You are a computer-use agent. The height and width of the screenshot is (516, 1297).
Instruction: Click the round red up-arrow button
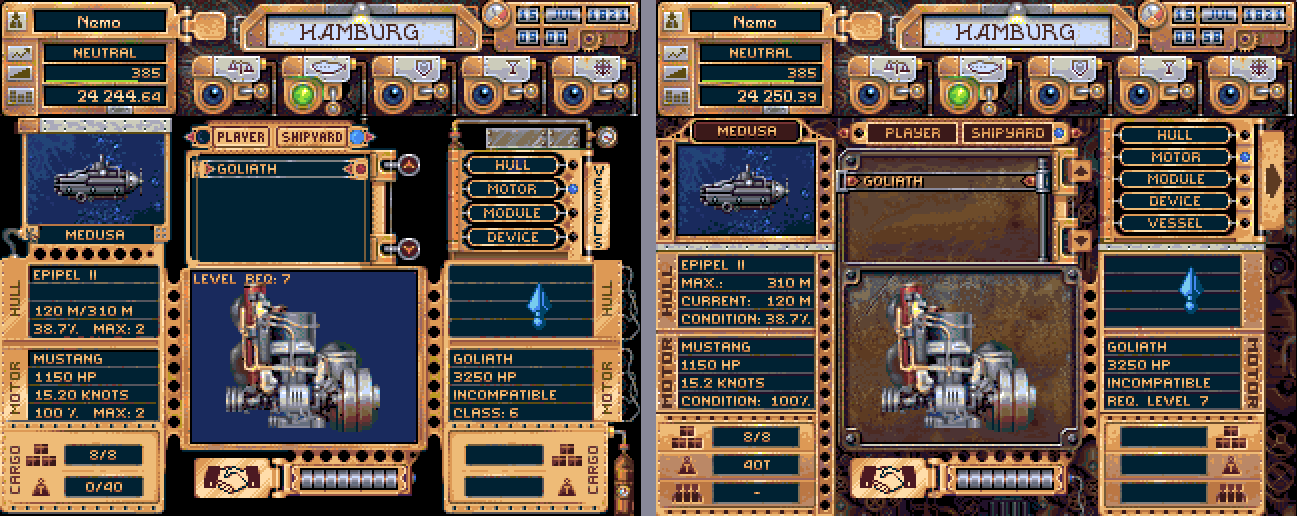point(410,165)
